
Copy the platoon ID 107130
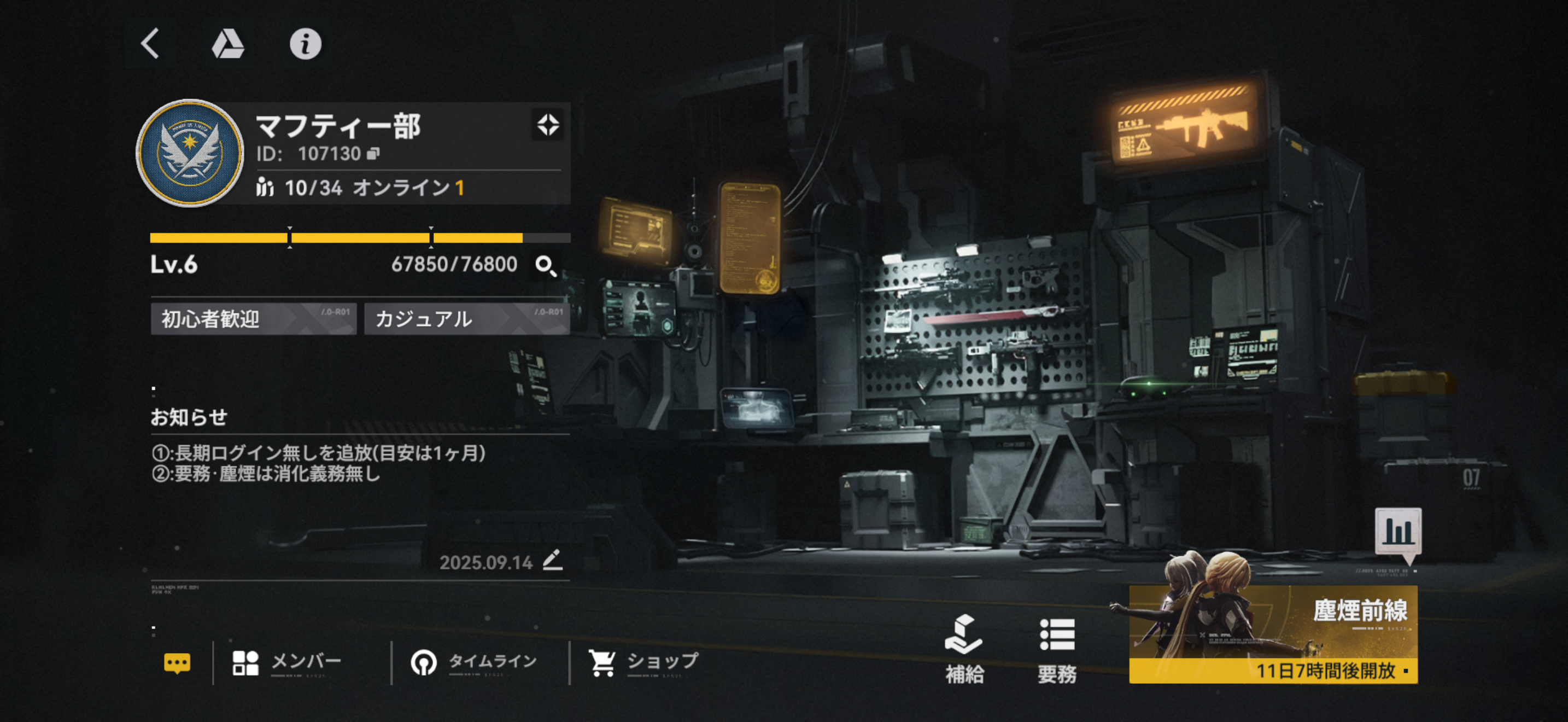tap(374, 153)
